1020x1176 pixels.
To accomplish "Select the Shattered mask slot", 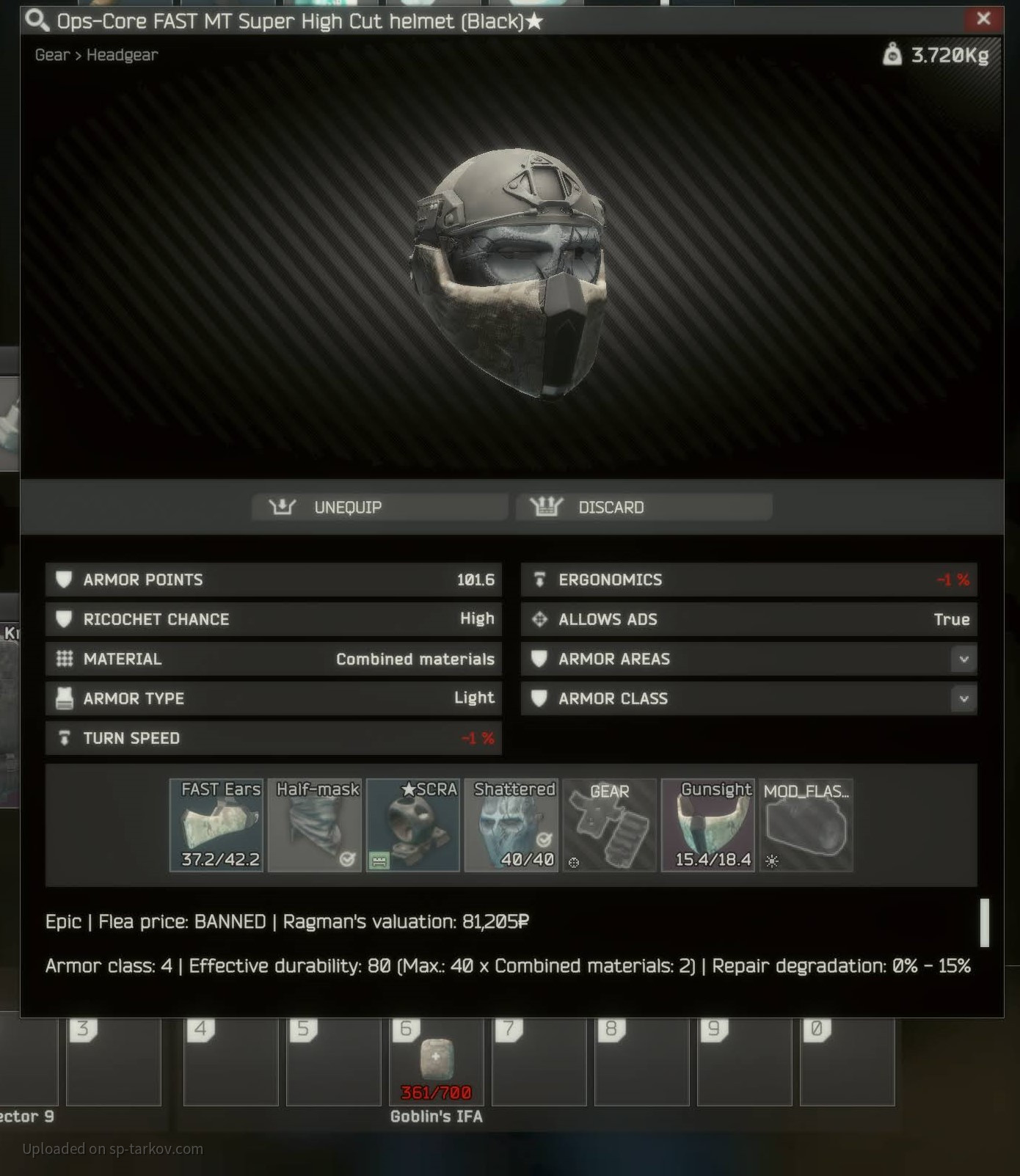I will (511, 825).
